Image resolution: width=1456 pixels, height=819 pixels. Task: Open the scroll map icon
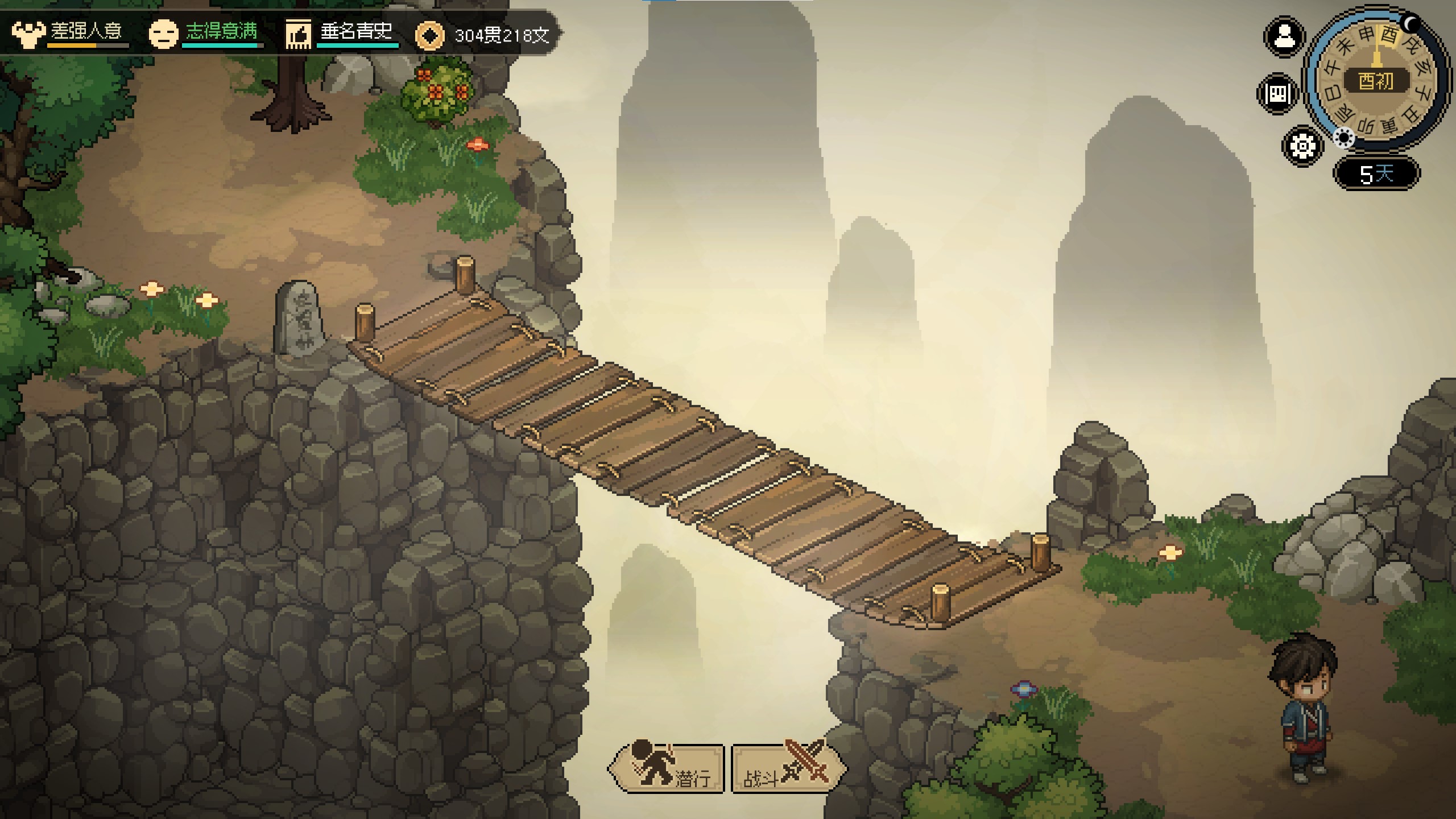tap(1278, 94)
